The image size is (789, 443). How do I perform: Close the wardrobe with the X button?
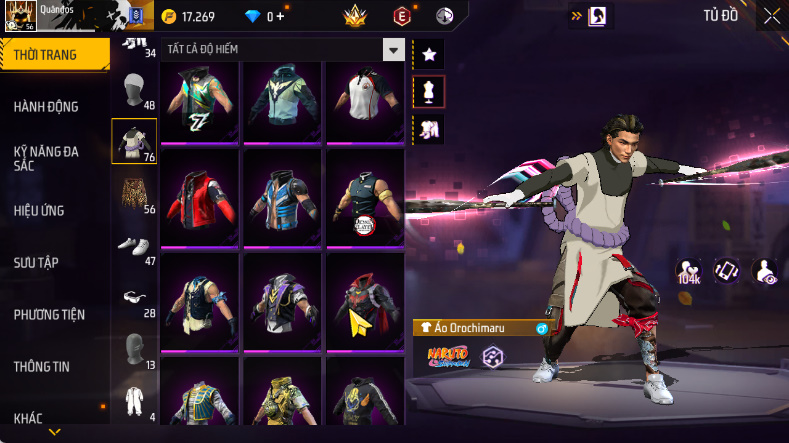click(x=772, y=16)
